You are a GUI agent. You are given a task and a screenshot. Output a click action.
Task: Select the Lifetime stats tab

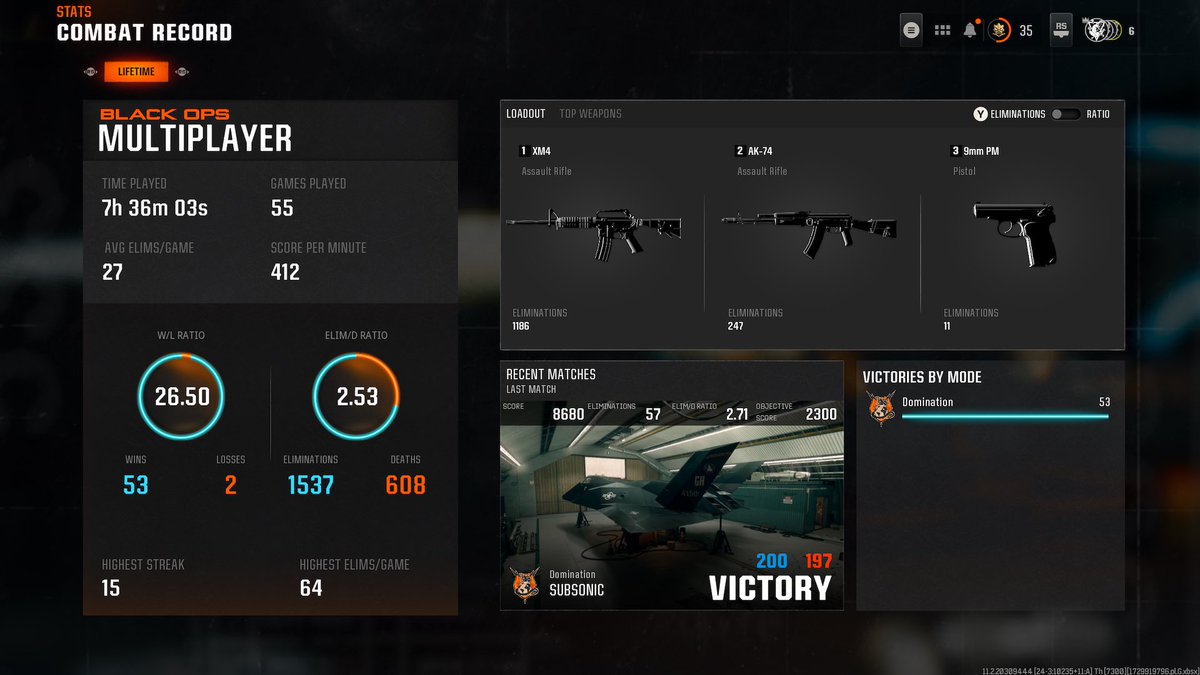[136, 72]
